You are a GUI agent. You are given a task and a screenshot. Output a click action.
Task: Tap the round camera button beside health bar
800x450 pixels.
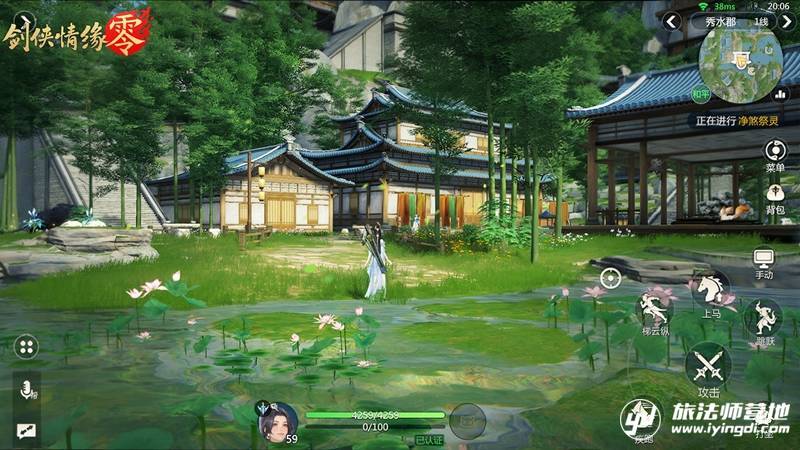click(x=466, y=420)
